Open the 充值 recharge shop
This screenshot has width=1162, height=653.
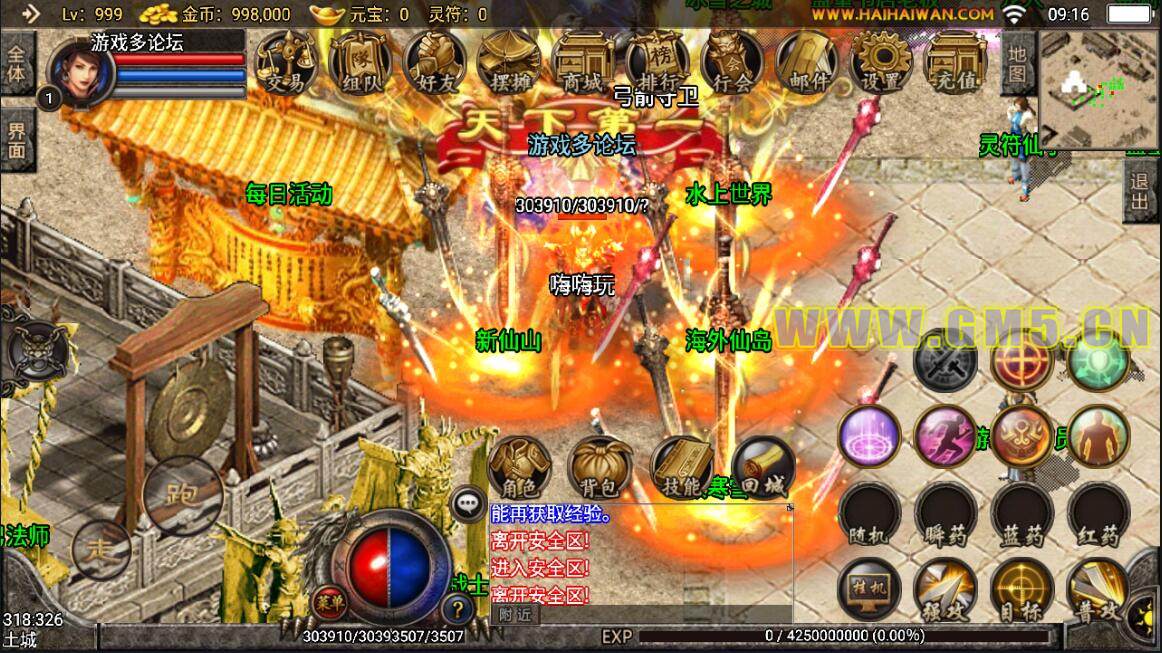955,63
